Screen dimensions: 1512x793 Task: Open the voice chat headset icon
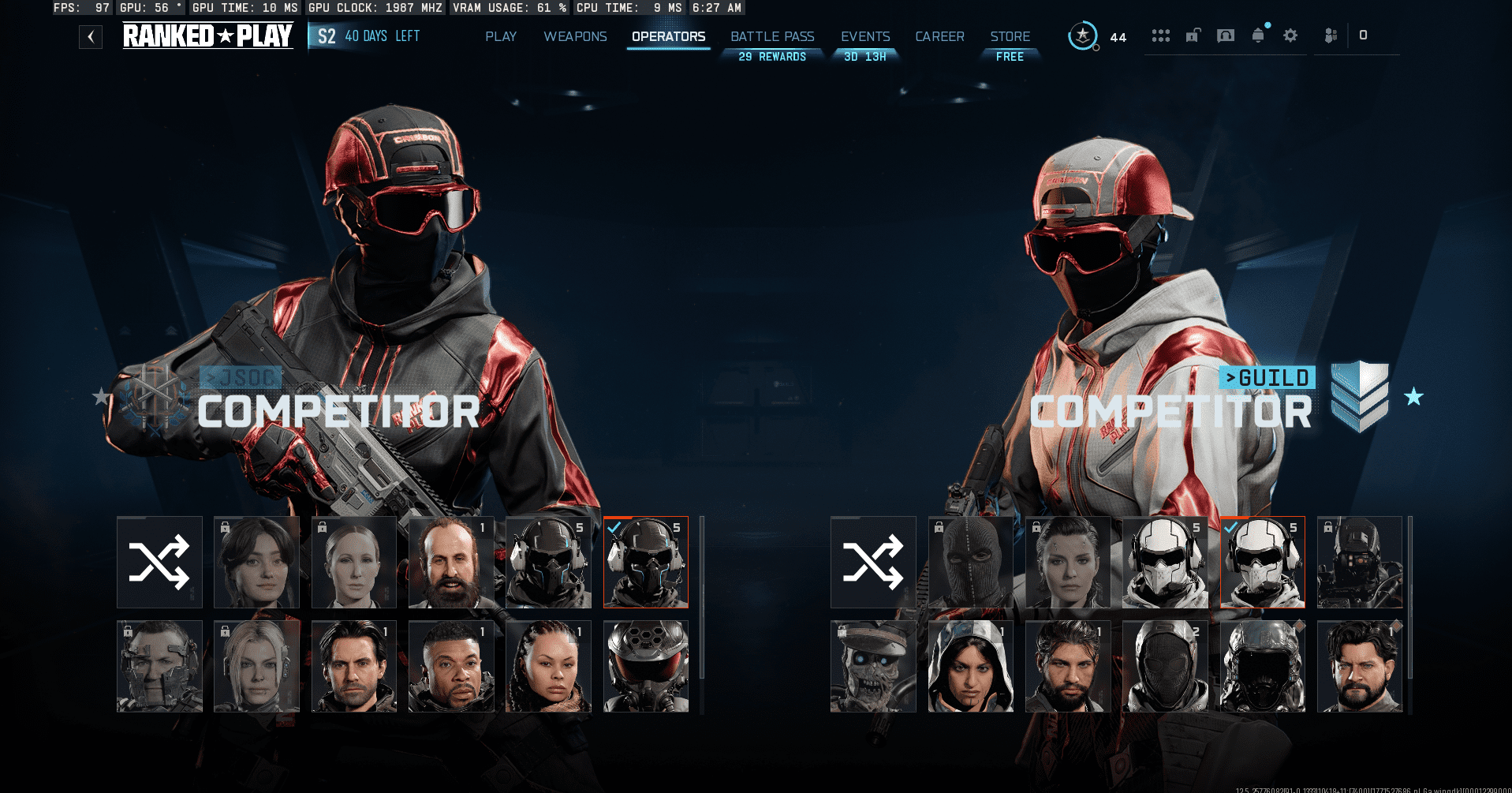coord(1225,36)
